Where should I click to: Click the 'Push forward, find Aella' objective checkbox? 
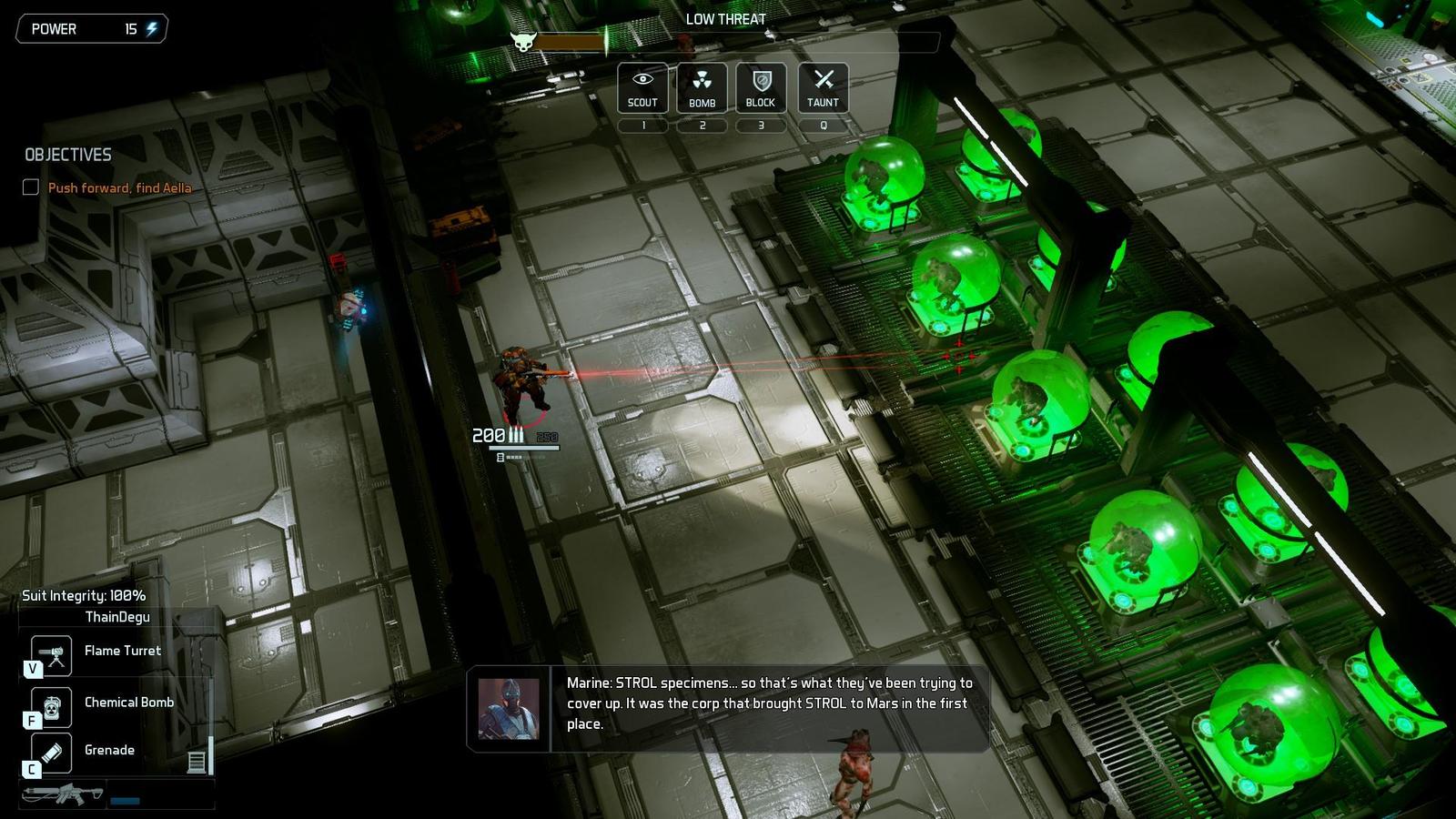pos(31,187)
